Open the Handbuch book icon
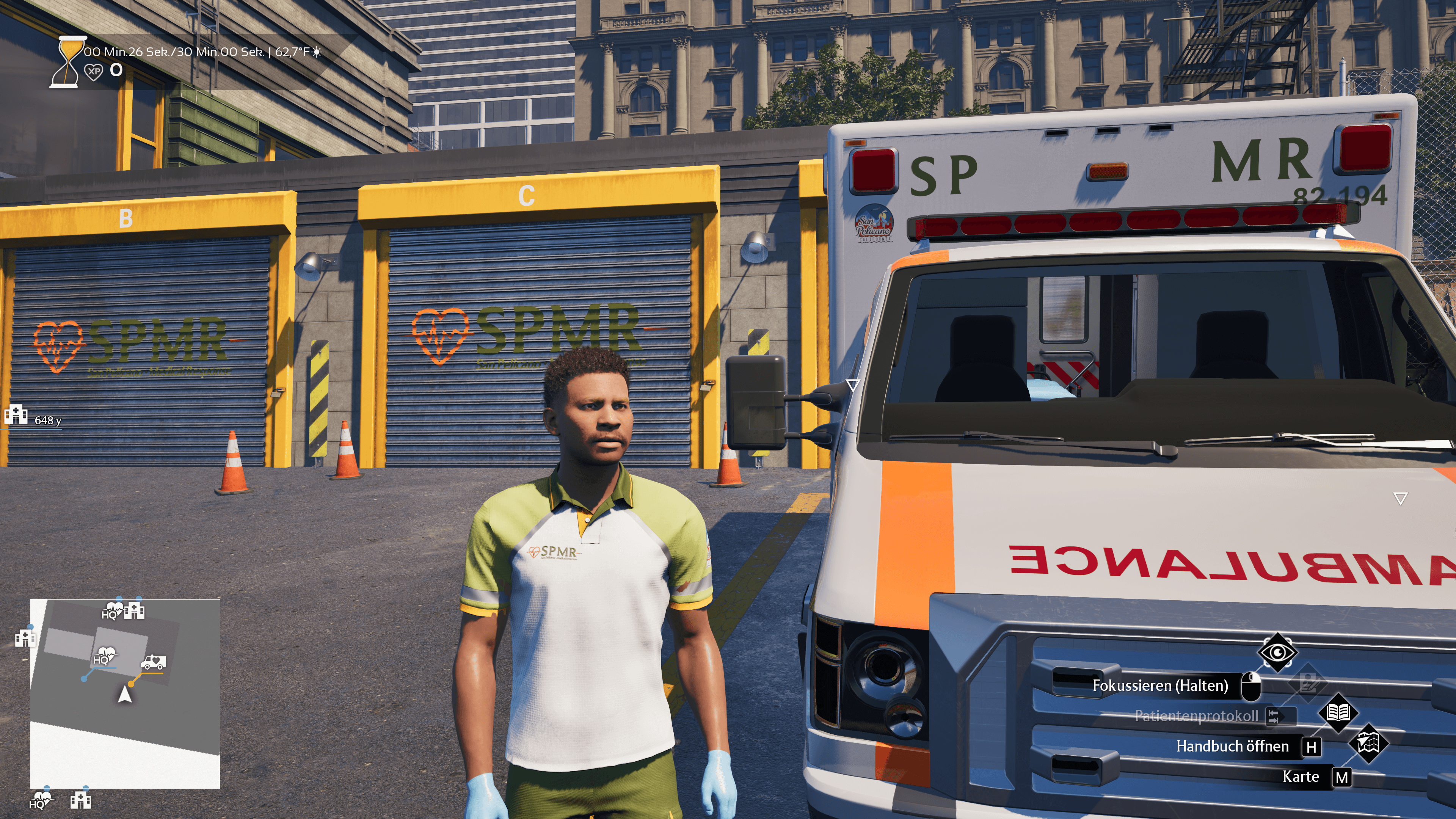Screen dimensions: 1456x819 pyautogui.click(x=1338, y=713)
